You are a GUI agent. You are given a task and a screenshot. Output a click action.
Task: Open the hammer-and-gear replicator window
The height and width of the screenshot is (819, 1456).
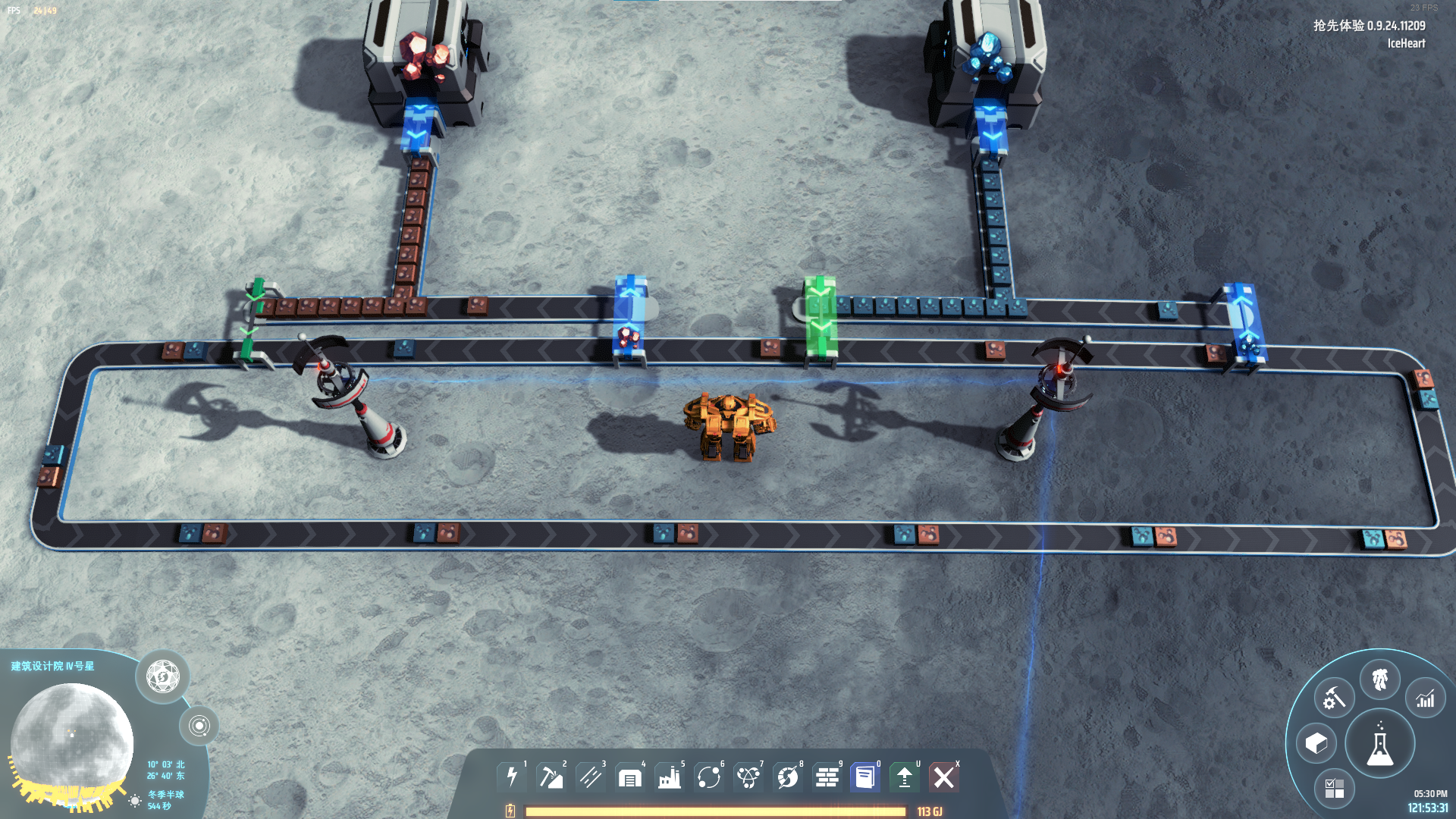[1334, 698]
